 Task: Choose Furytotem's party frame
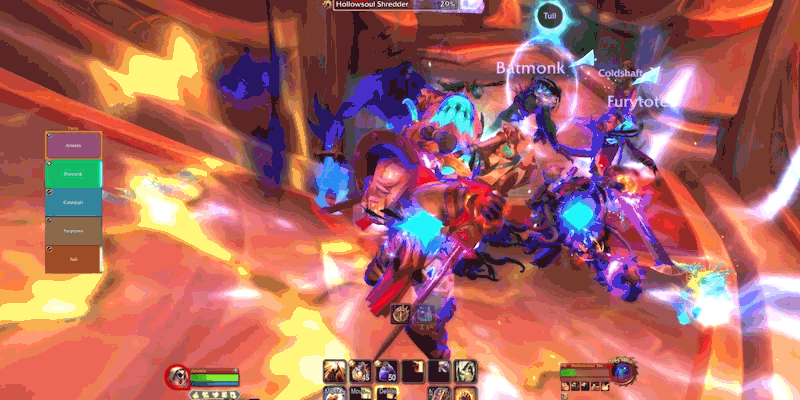click(72, 230)
